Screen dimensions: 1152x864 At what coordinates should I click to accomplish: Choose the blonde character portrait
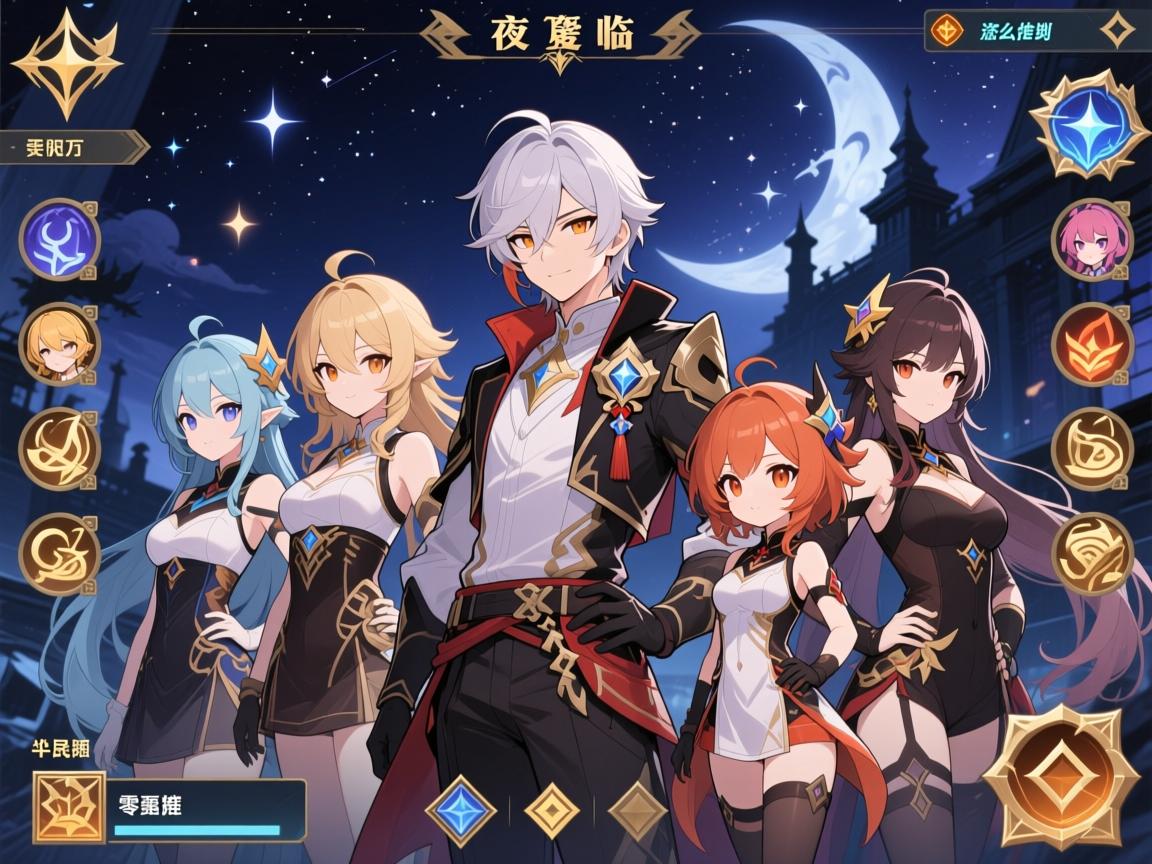tap(59, 343)
